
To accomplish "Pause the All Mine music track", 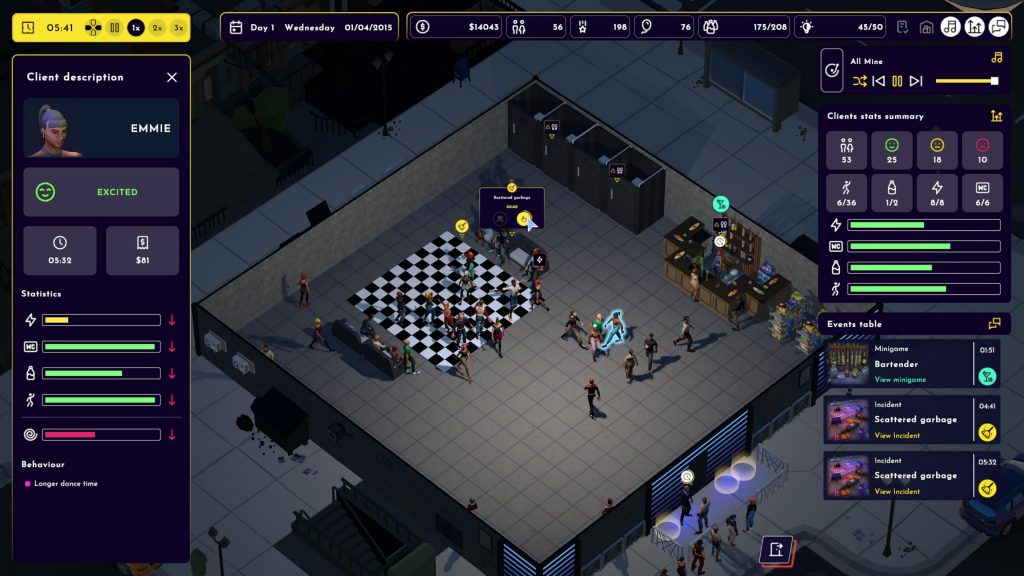I will (897, 81).
